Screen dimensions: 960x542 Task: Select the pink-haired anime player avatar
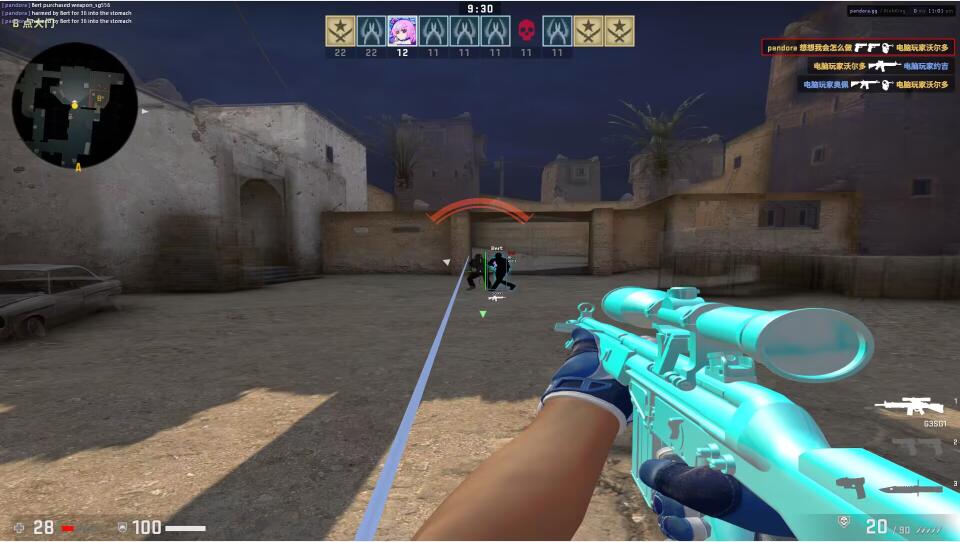(402, 31)
